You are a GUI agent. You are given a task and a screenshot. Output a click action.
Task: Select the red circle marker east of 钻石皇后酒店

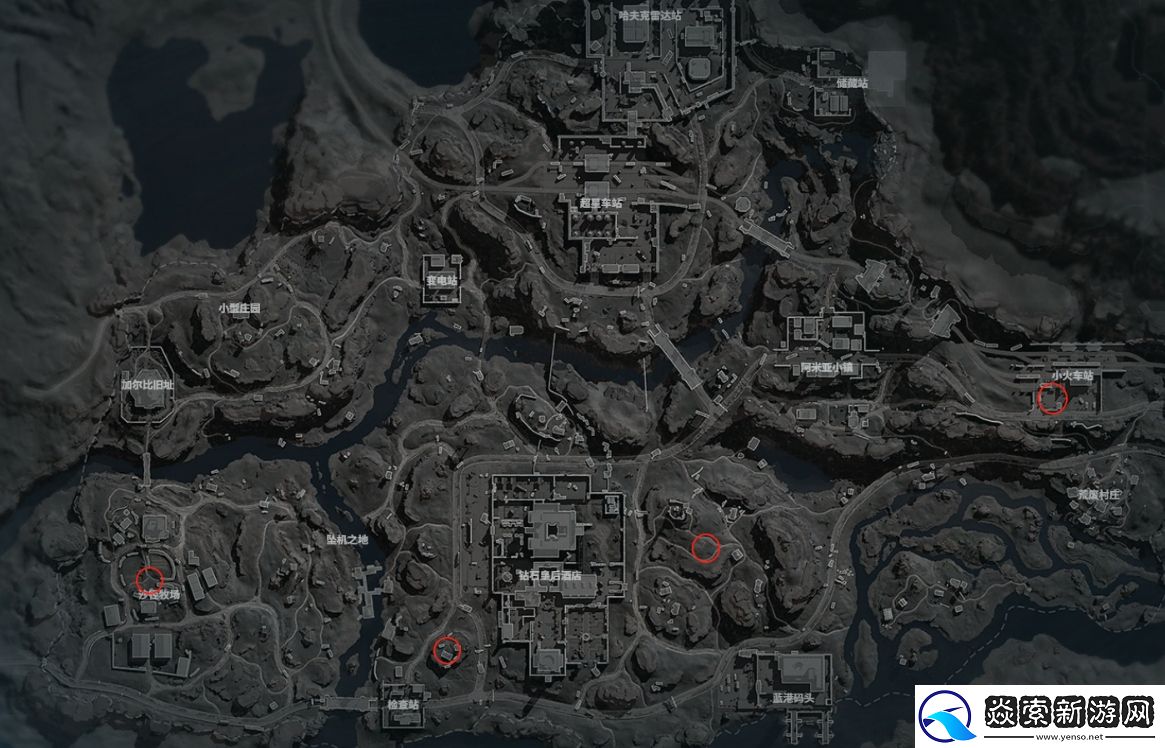tap(705, 546)
